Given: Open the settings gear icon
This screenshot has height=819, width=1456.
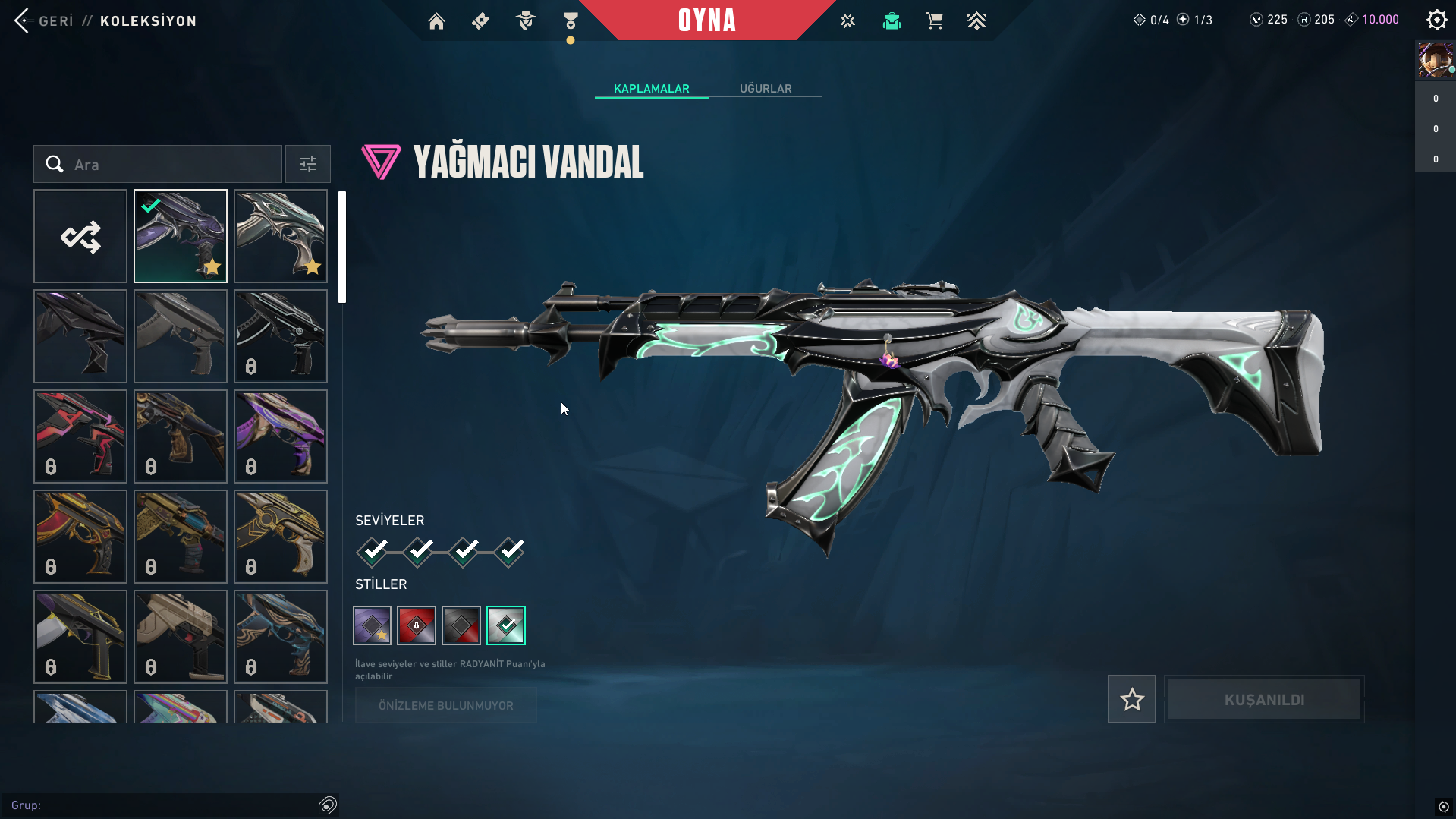Looking at the screenshot, I should click(x=1436, y=20).
